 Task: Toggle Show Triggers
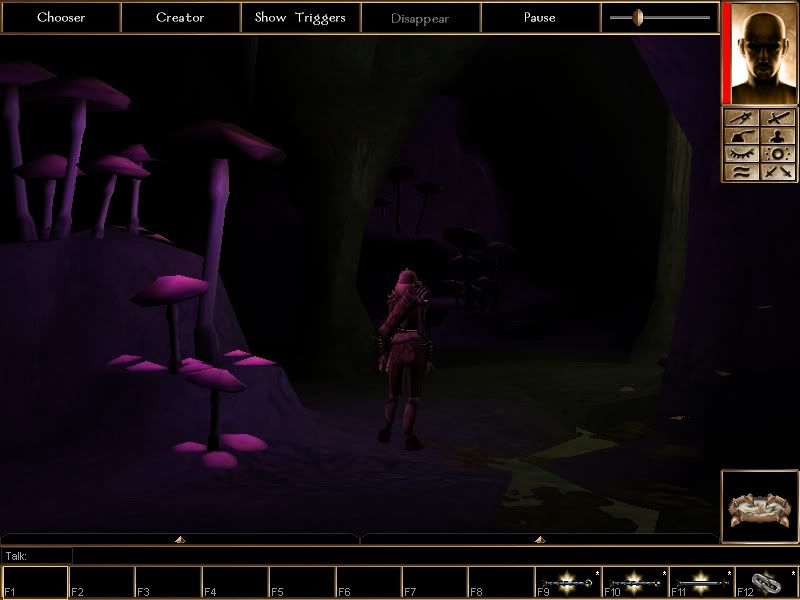[x=300, y=18]
